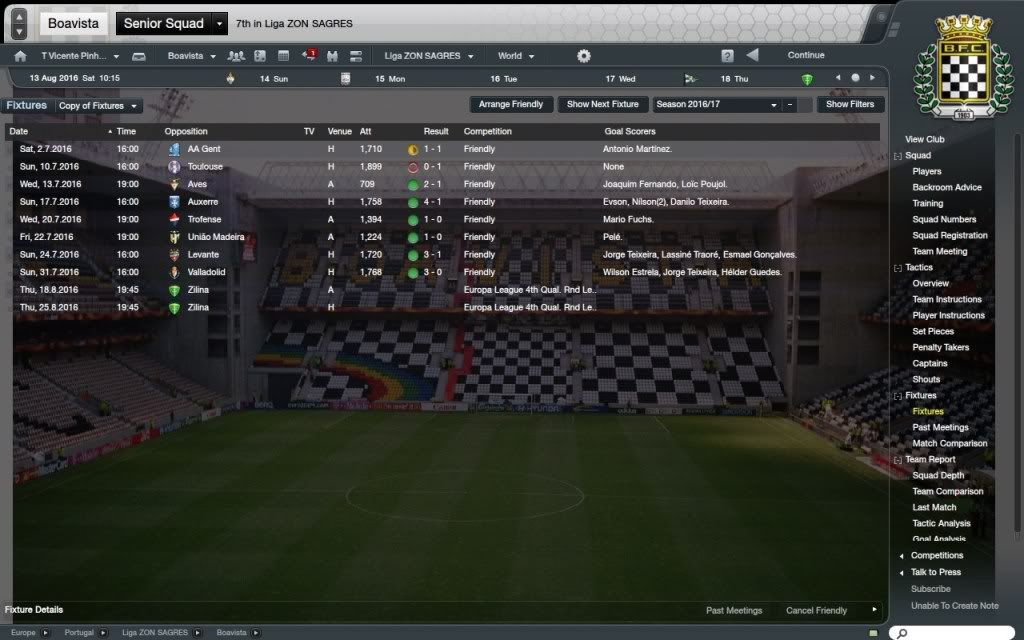
Task: Open Team Instructions under Tactics
Action: pos(947,300)
